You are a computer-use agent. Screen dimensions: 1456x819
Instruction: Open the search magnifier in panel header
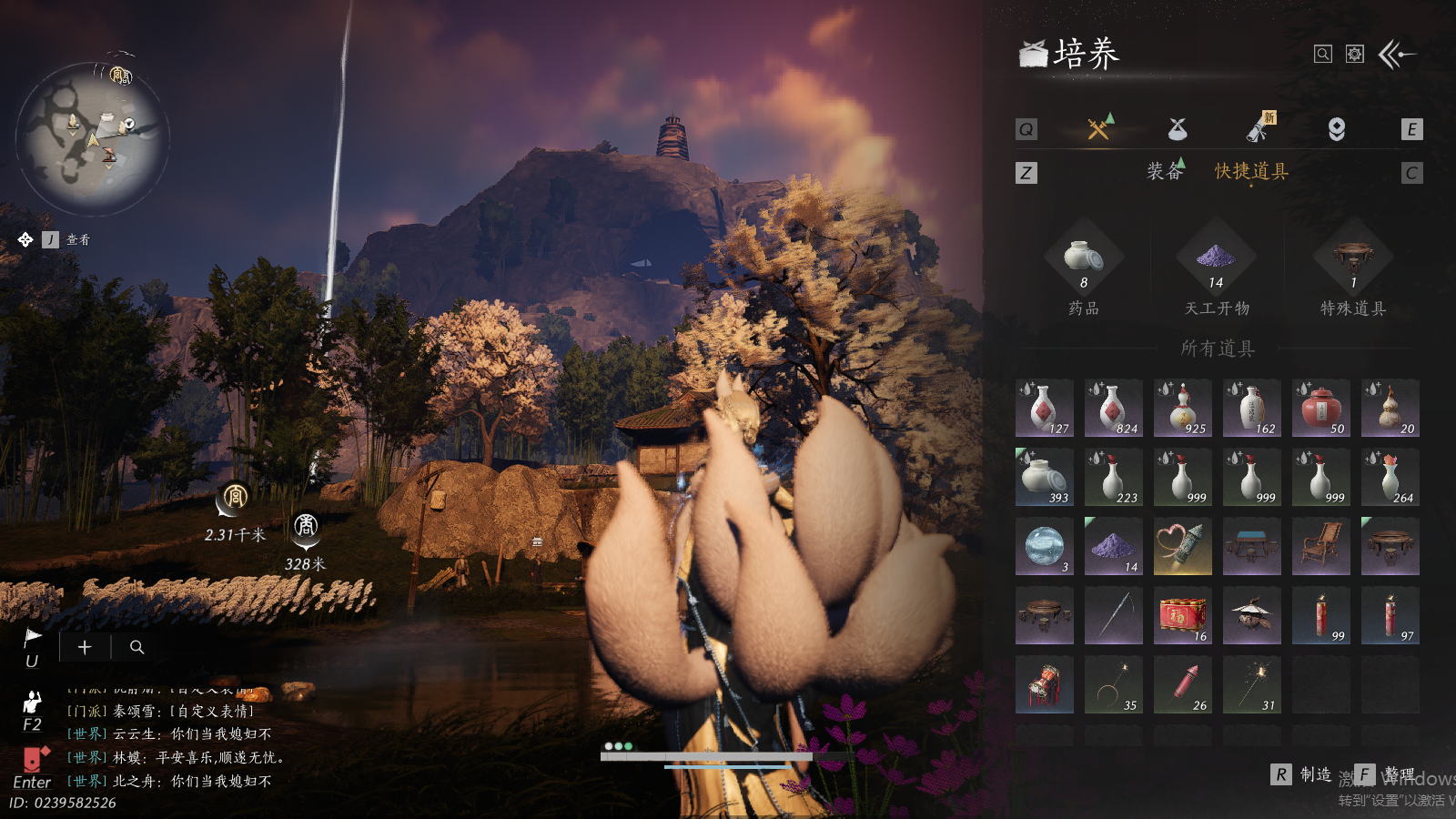pyautogui.click(x=1323, y=55)
